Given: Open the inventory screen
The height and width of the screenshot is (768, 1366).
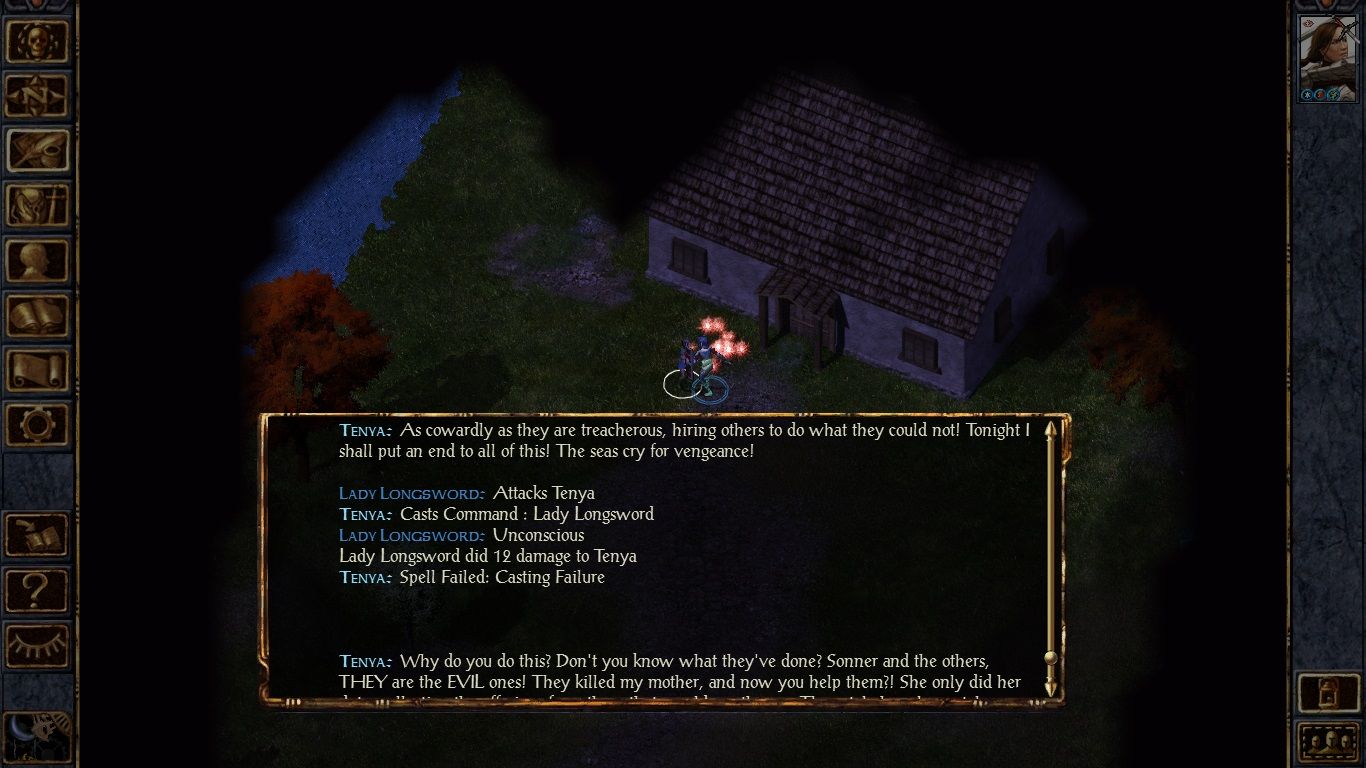Looking at the screenshot, I should coord(38,206).
